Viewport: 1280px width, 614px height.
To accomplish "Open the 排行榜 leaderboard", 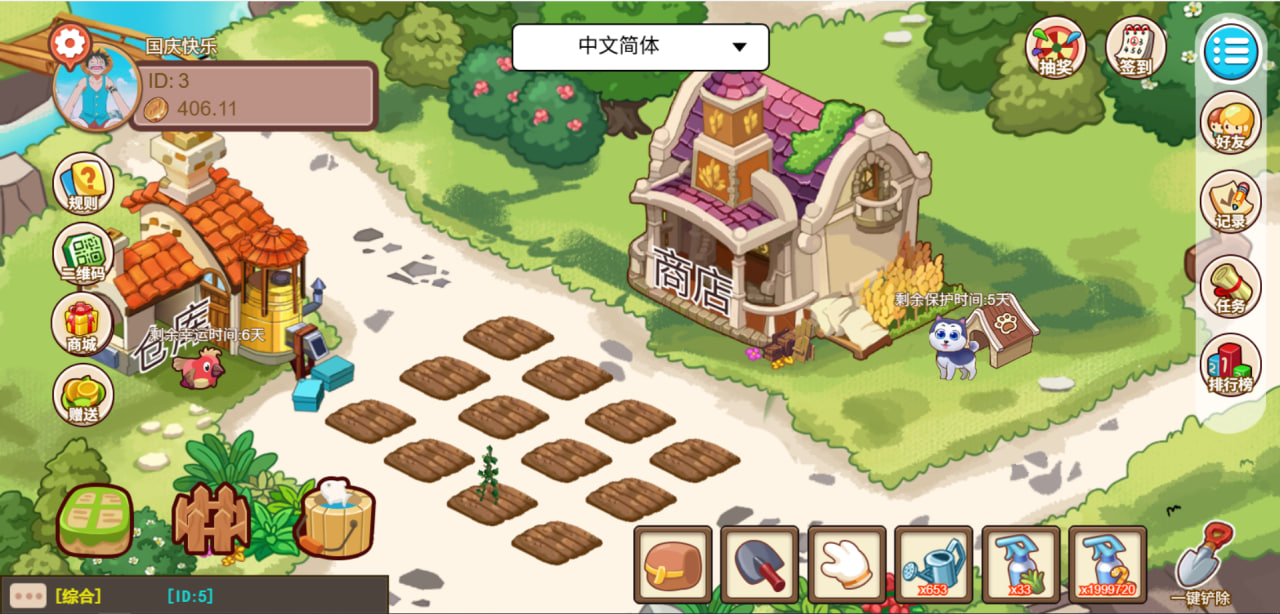I will pos(1230,364).
